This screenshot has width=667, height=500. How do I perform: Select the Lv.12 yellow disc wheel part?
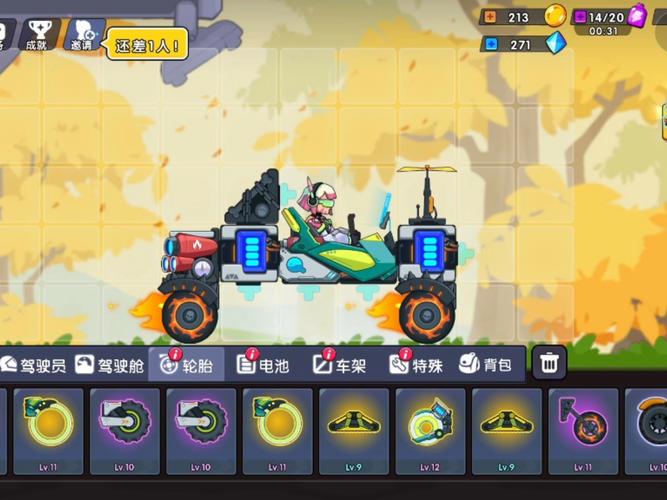click(432, 430)
